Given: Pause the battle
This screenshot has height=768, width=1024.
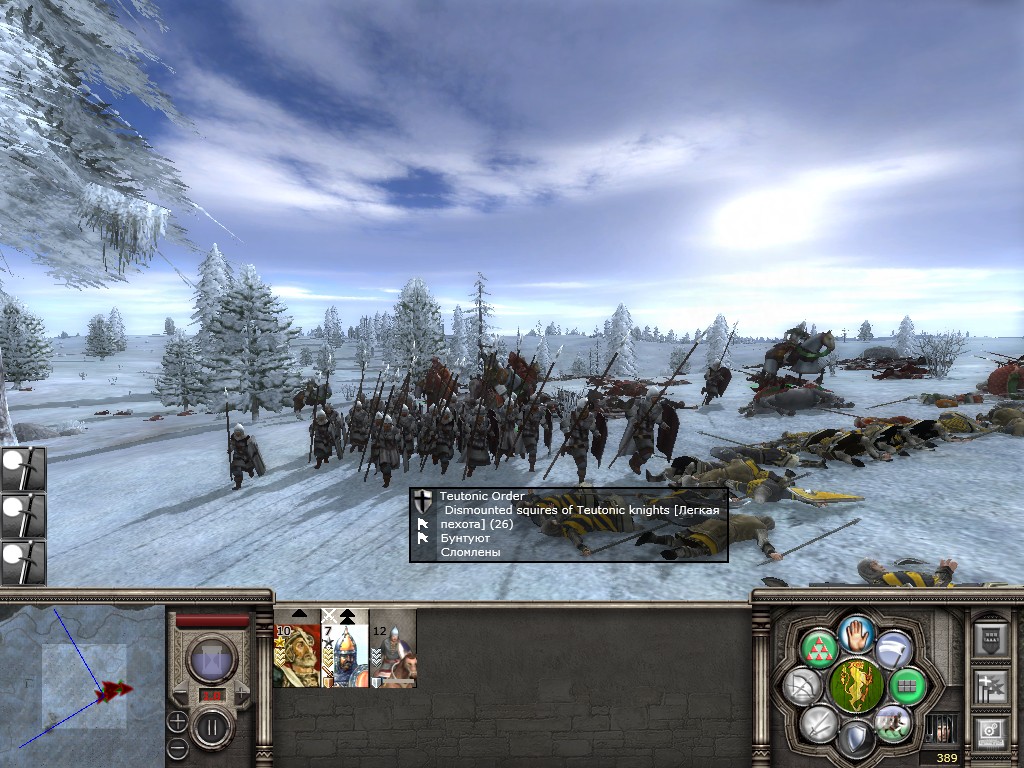Looking at the screenshot, I should (x=211, y=727).
